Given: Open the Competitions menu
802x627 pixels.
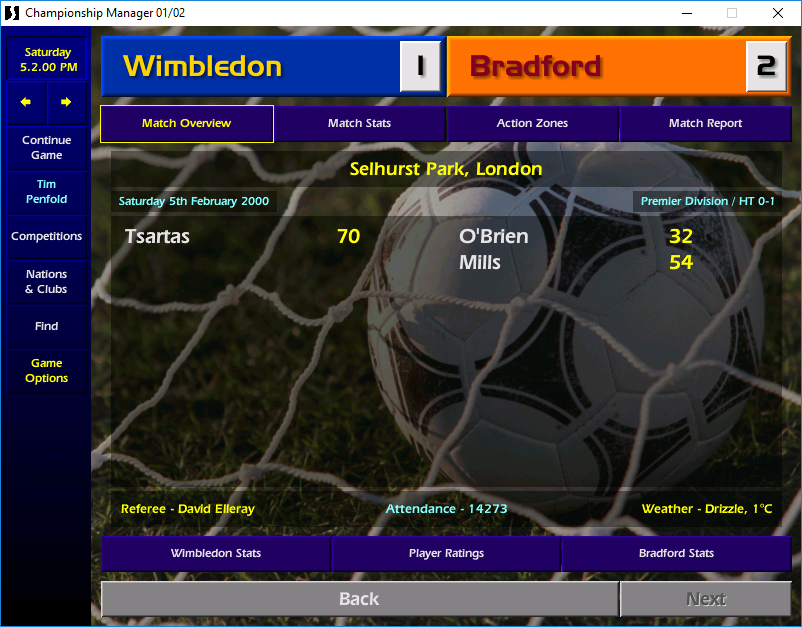Looking at the screenshot, I should (x=46, y=237).
